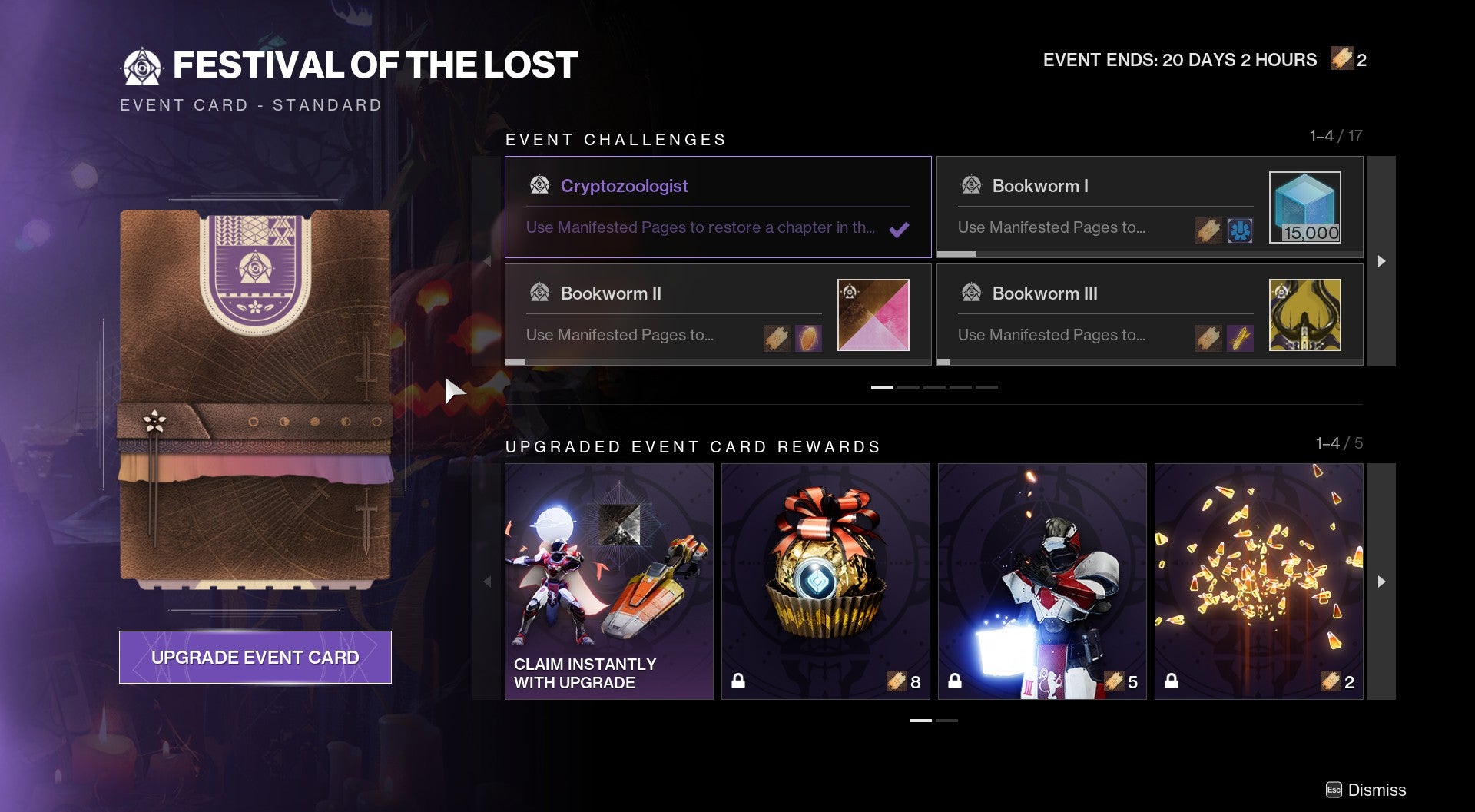View the popcorn emote reward costing 5
1475x812 pixels.
click(x=1042, y=582)
